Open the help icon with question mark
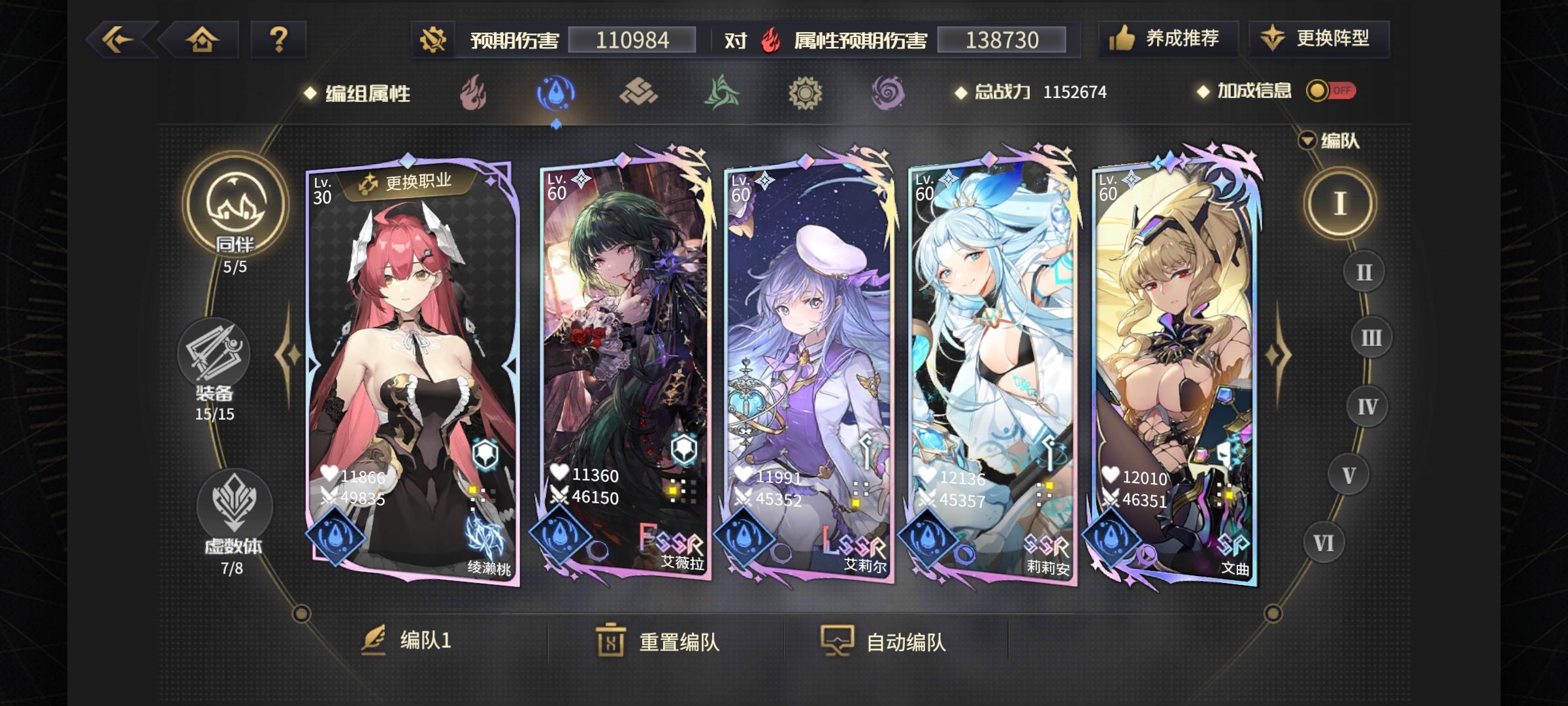The width and height of the screenshot is (1568, 706). 280,41
